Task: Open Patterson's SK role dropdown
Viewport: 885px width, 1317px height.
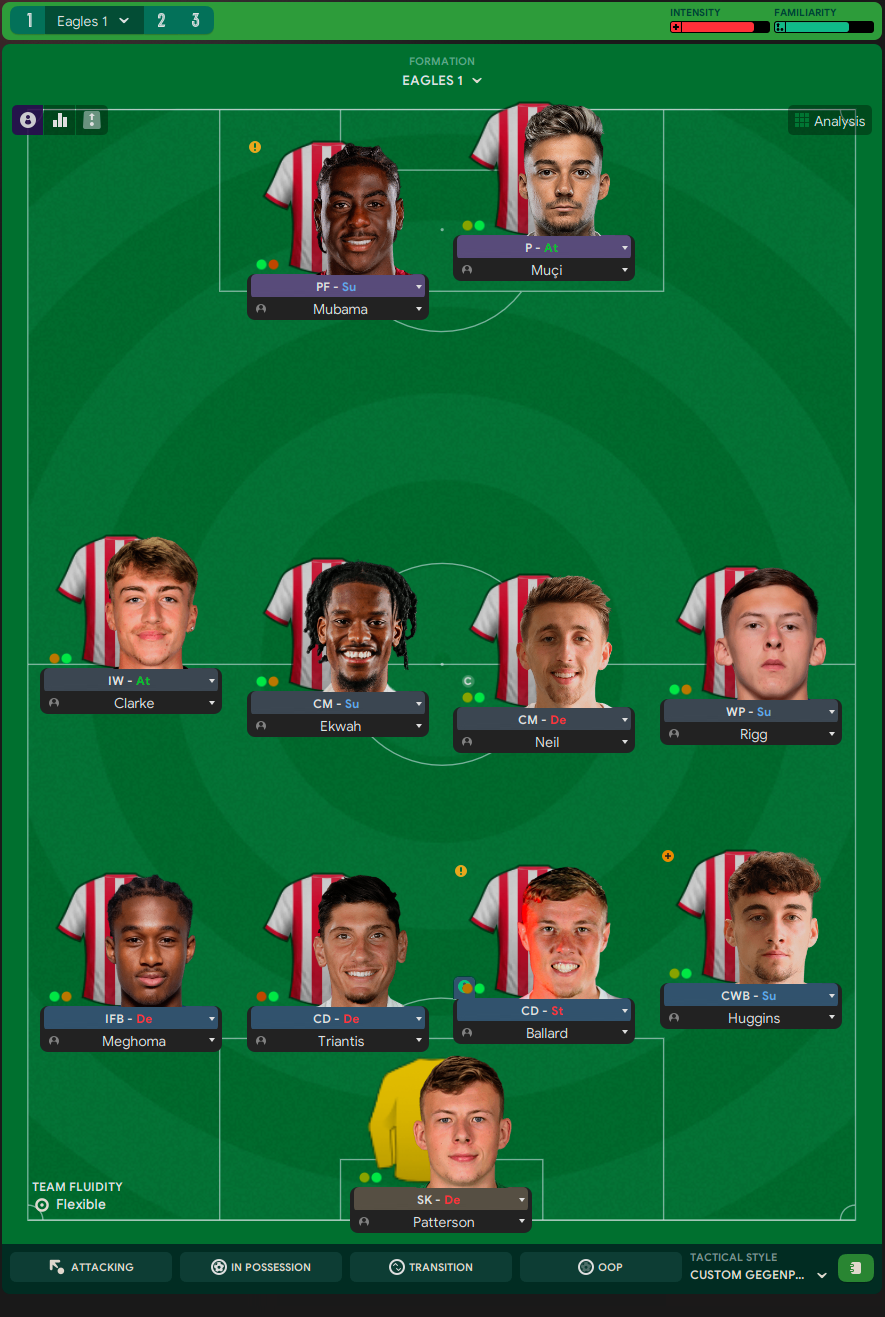Action: click(441, 1200)
